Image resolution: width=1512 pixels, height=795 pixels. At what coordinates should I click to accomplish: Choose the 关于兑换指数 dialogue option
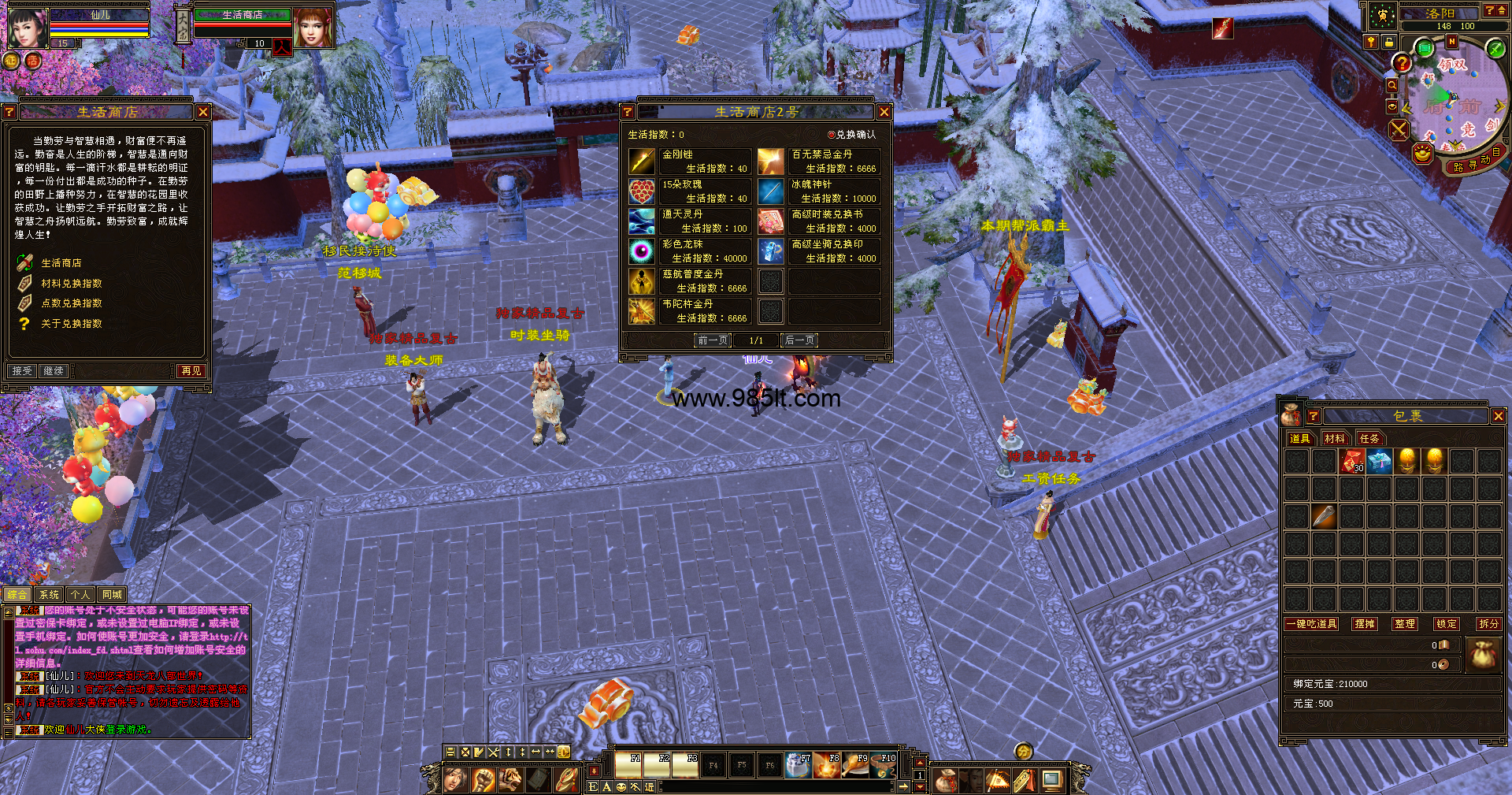[x=71, y=324]
